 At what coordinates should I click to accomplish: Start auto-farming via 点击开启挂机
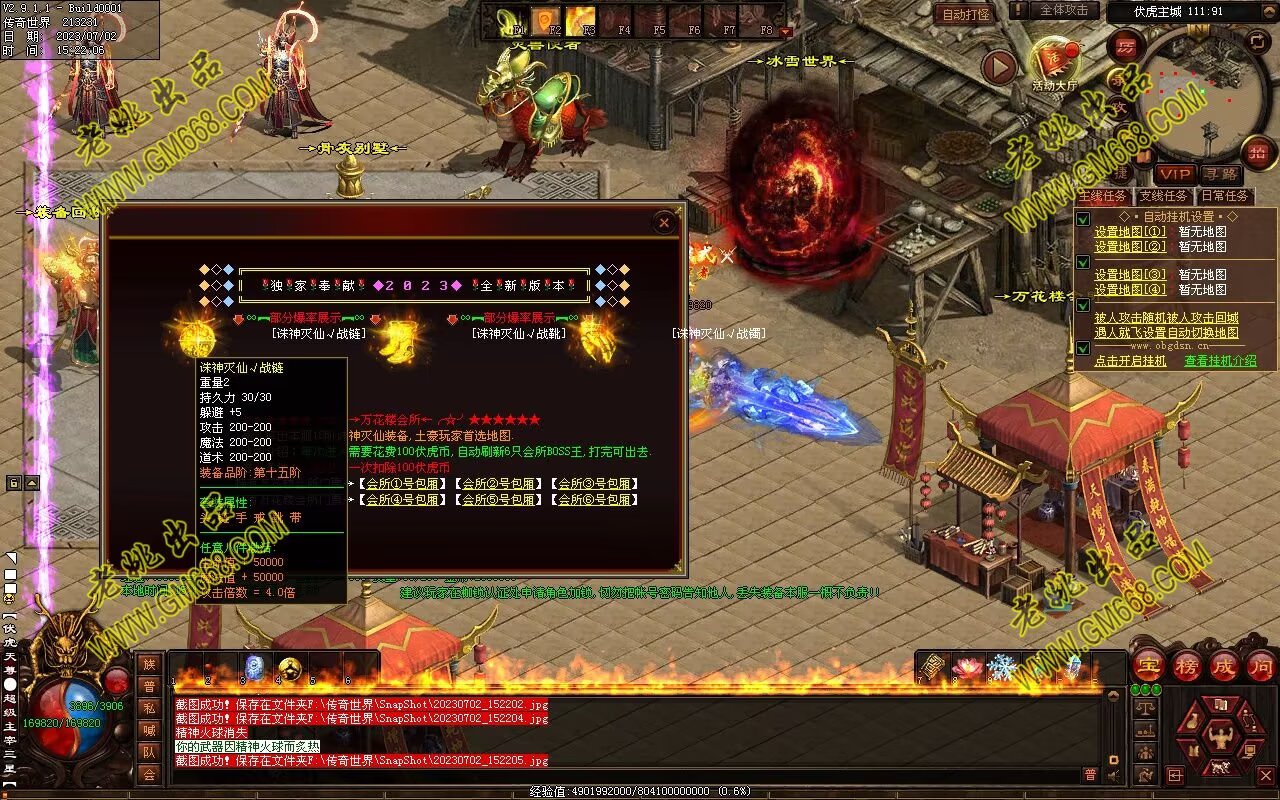click(x=1130, y=361)
